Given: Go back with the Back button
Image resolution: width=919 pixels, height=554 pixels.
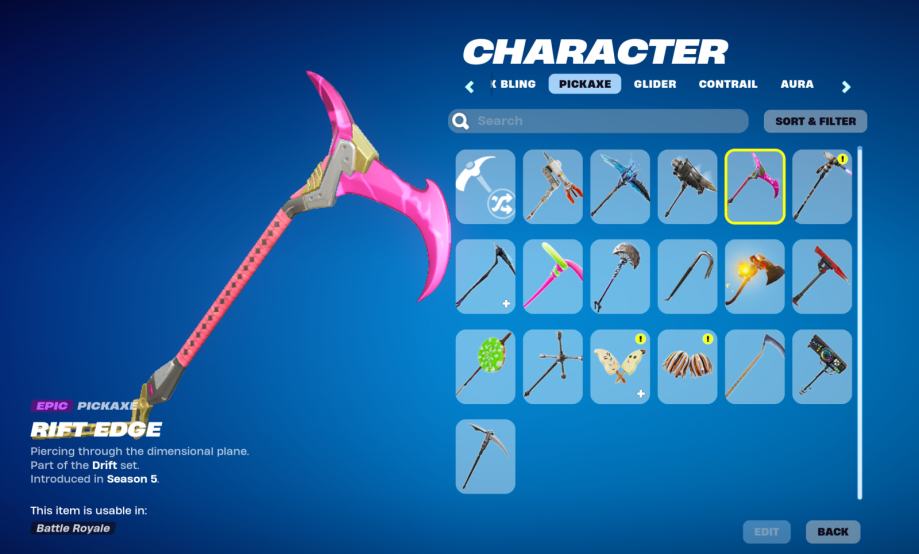Looking at the screenshot, I should (833, 532).
